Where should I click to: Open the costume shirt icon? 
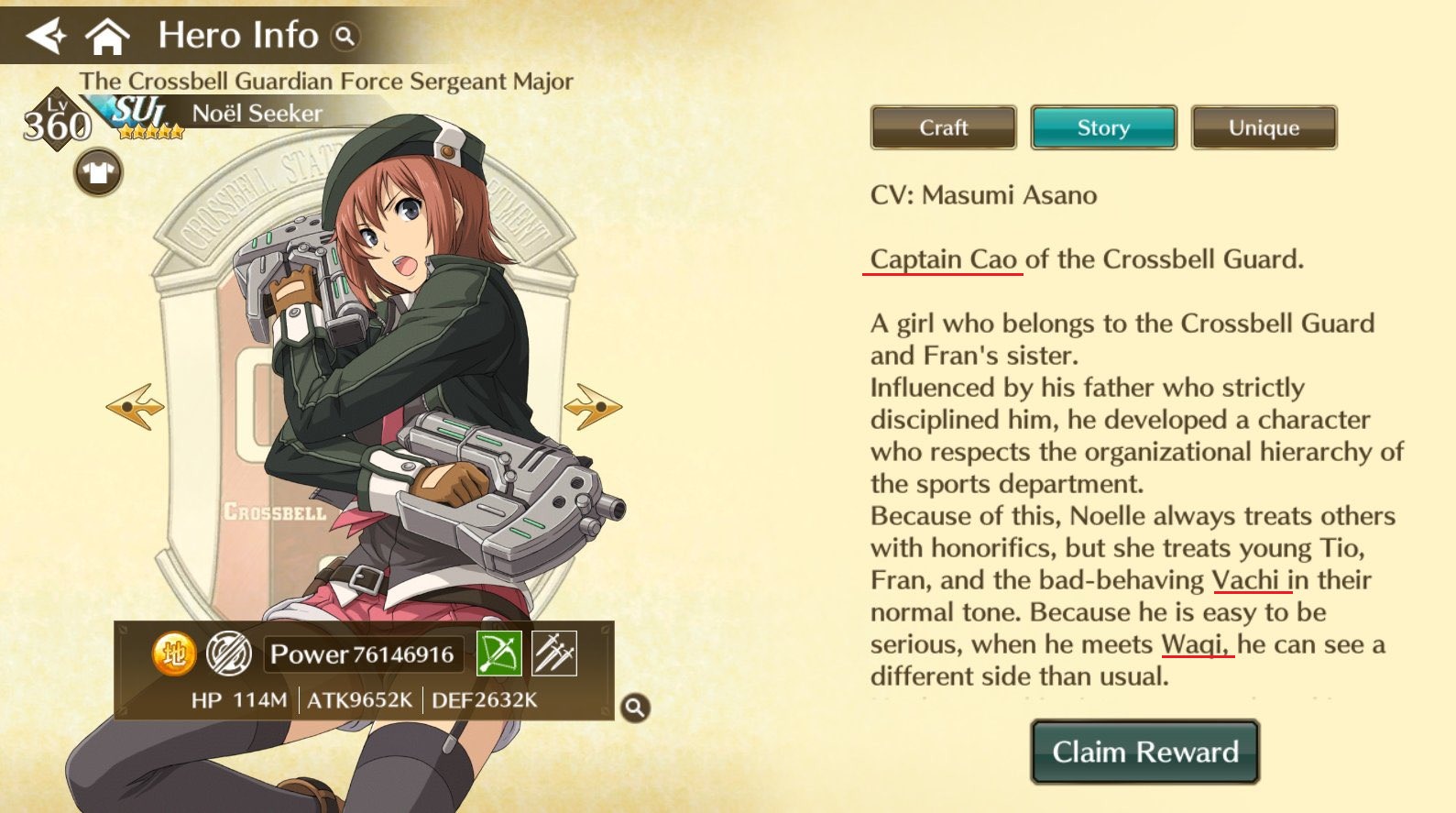click(99, 171)
